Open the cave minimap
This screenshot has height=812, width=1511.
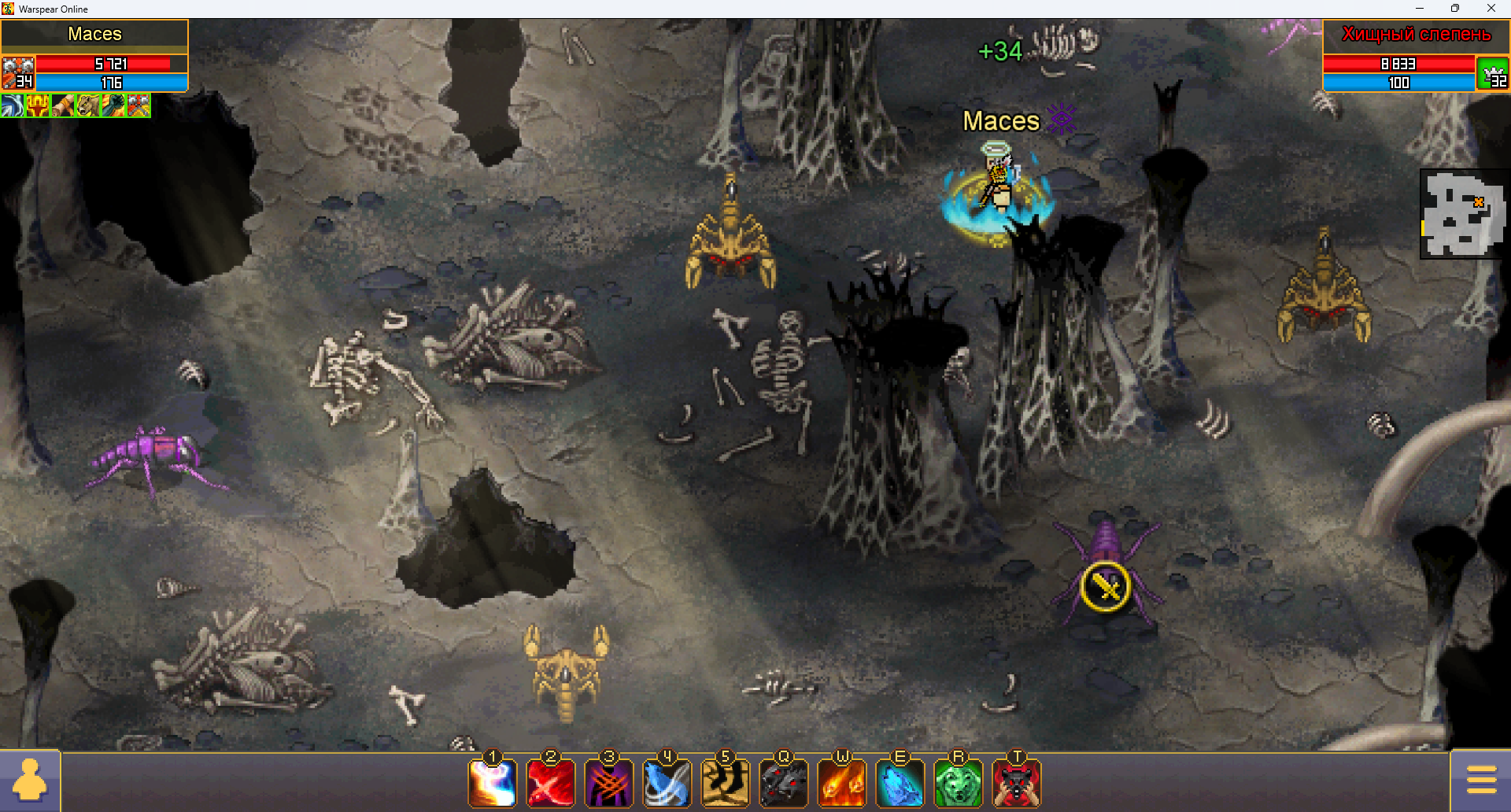click(1464, 214)
